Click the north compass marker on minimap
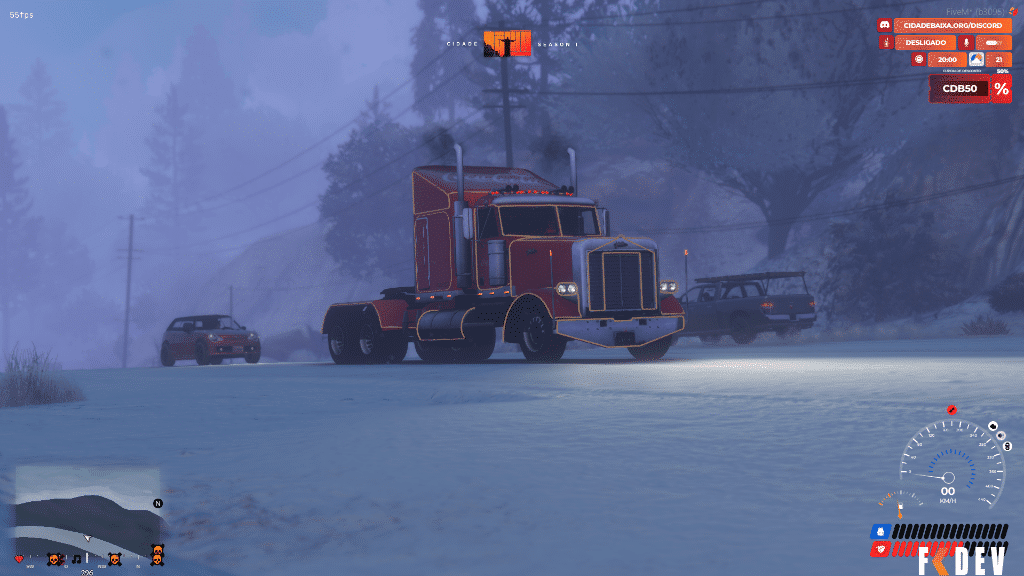 coord(157,503)
